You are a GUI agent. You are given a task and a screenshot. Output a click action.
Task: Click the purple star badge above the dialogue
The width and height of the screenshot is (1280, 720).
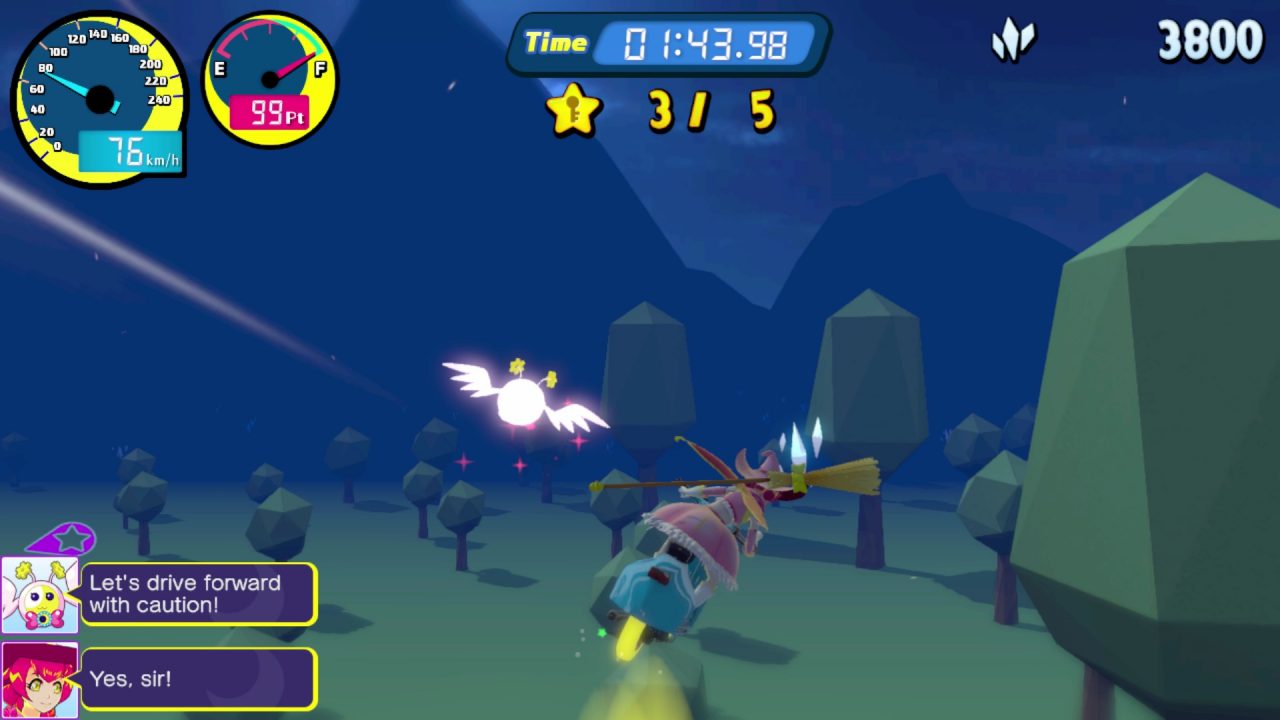tap(64, 540)
